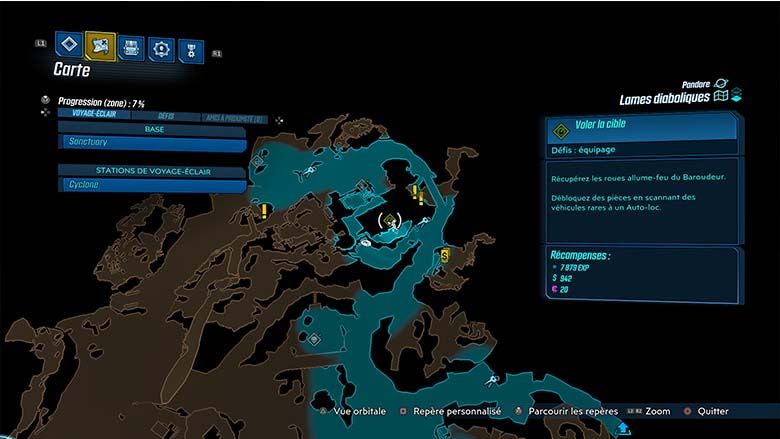This screenshot has width=780, height=439.
Task: Click the yellow dollar vending machine marker
Action: [x=445, y=256]
